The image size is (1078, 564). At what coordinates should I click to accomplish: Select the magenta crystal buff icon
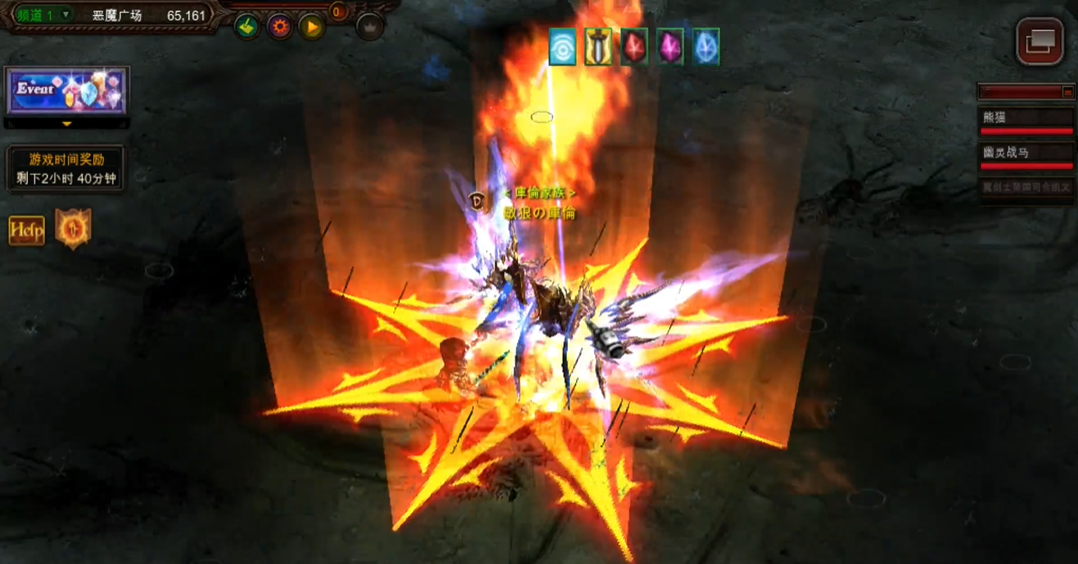click(670, 47)
